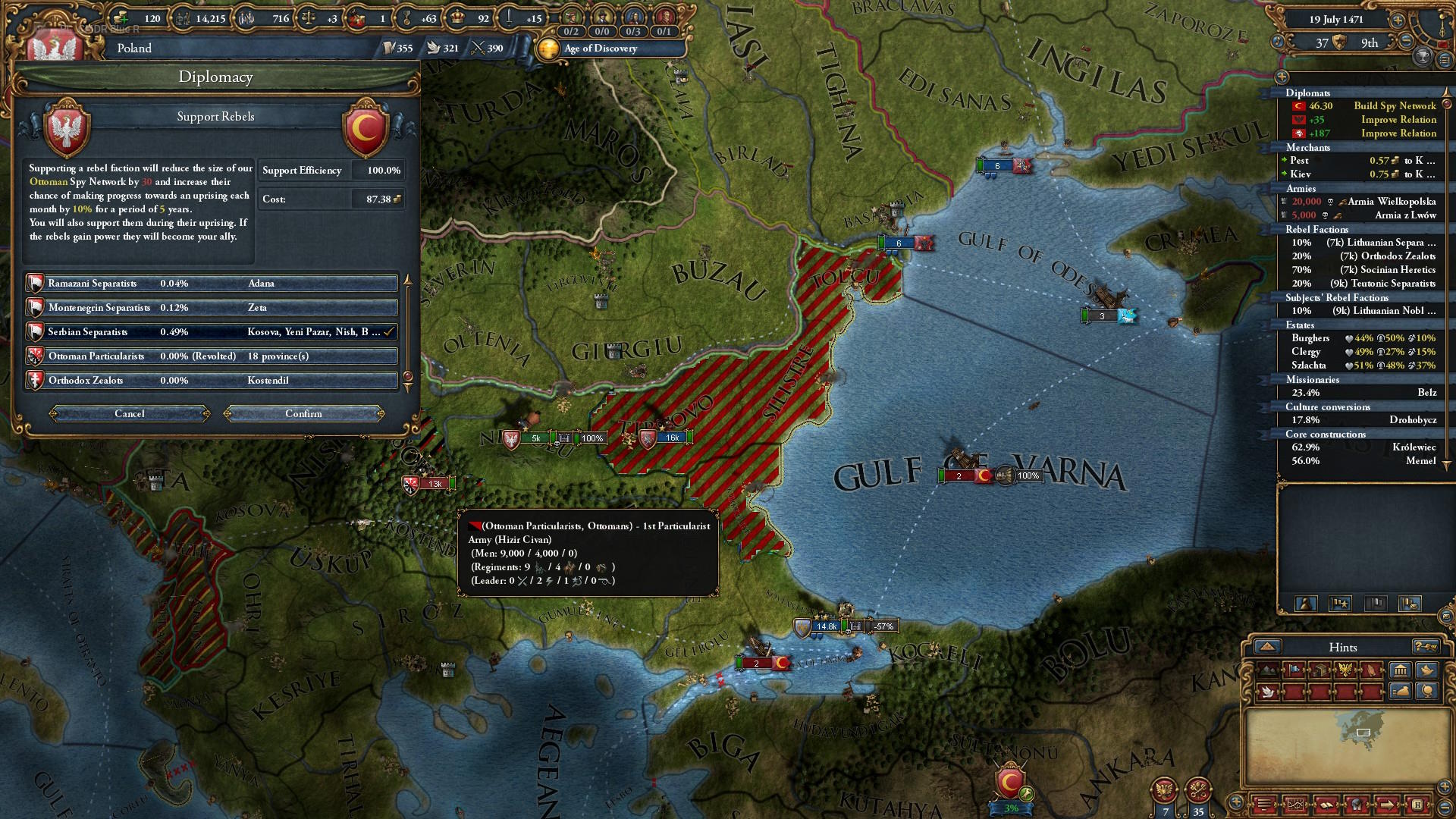Open the Age of Discovery panel
This screenshot has height=819, width=1456.
[599, 49]
